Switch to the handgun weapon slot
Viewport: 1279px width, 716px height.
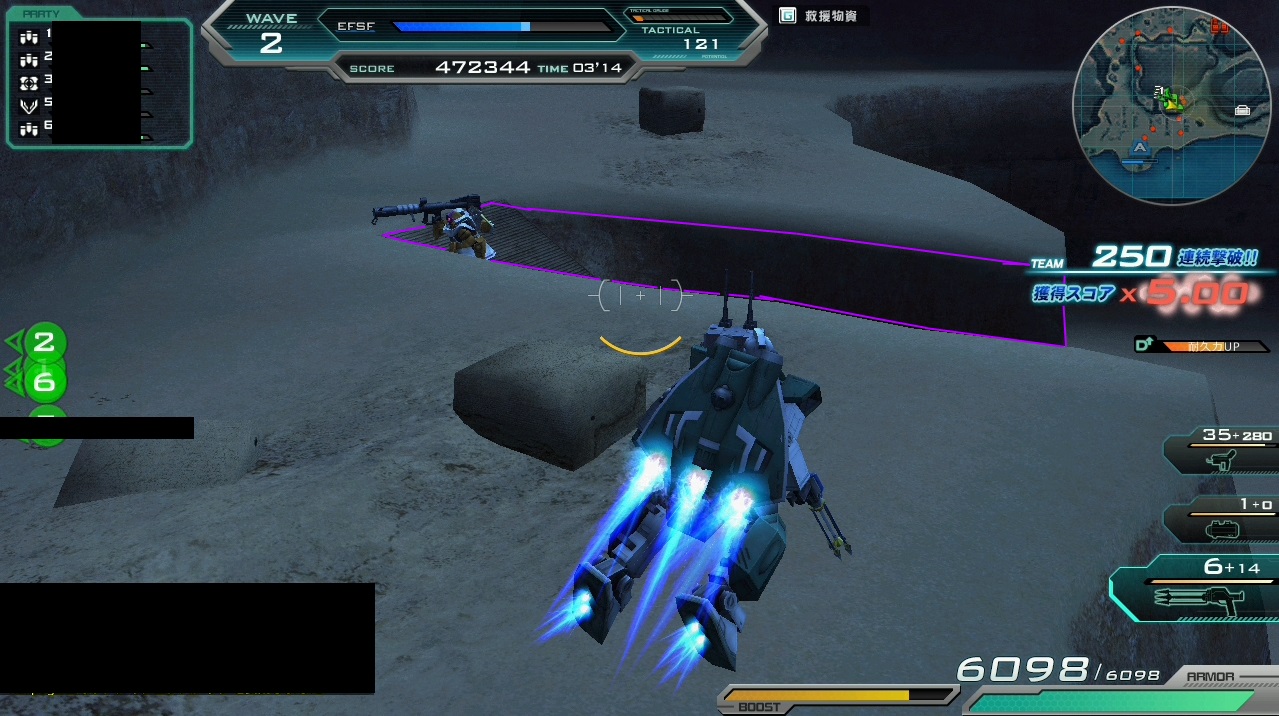click(1221, 451)
